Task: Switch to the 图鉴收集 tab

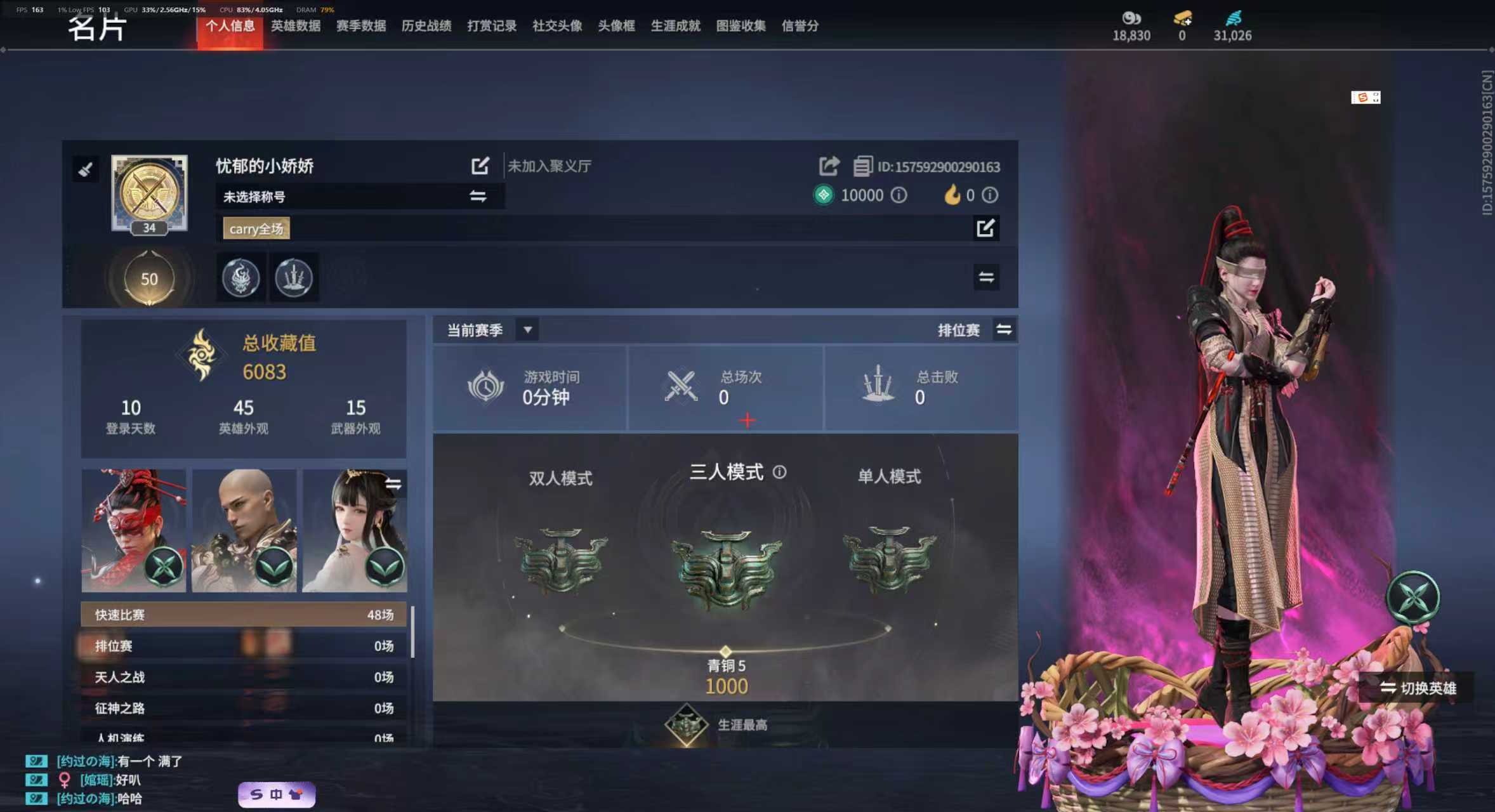Action: [741, 26]
